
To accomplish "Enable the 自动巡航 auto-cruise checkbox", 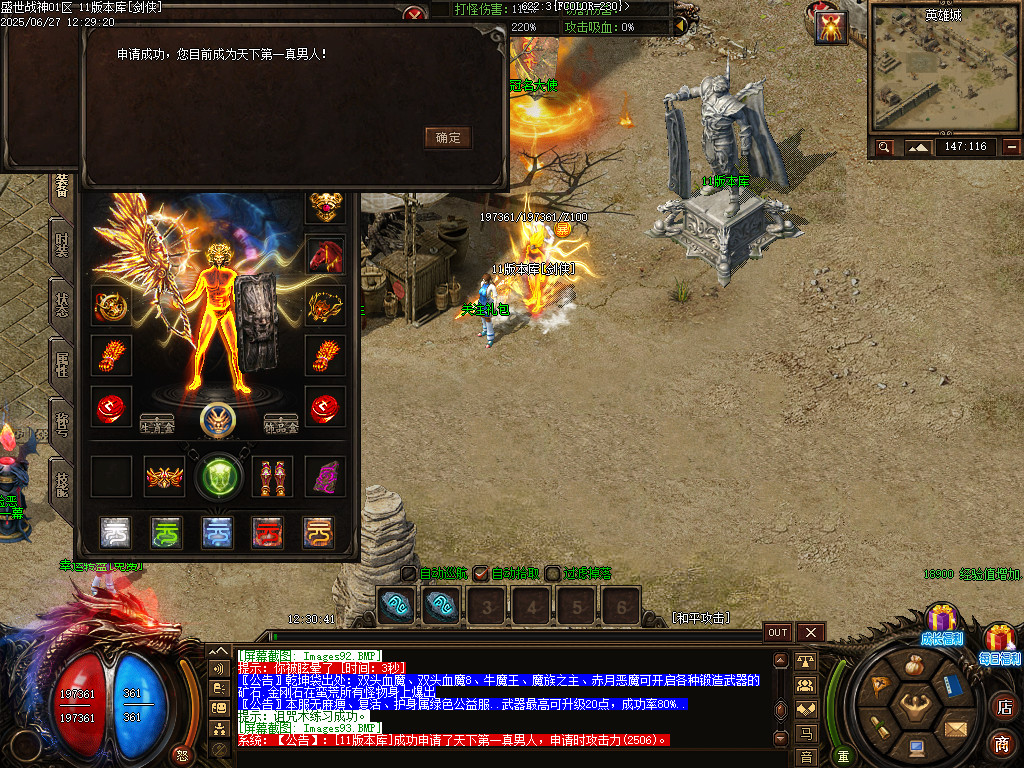I will coord(409,574).
